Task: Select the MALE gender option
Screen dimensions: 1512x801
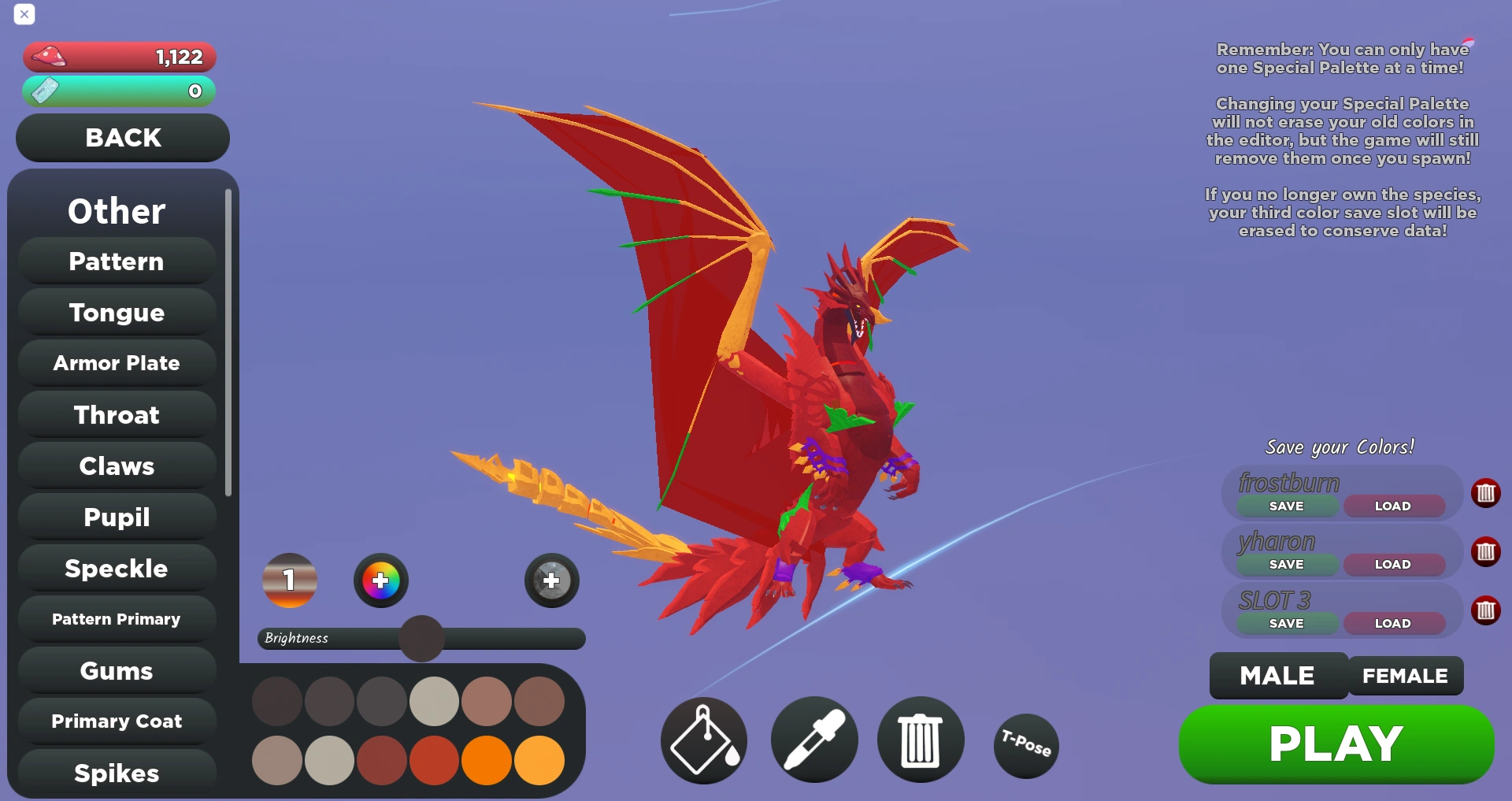Action: coord(1277,675)
